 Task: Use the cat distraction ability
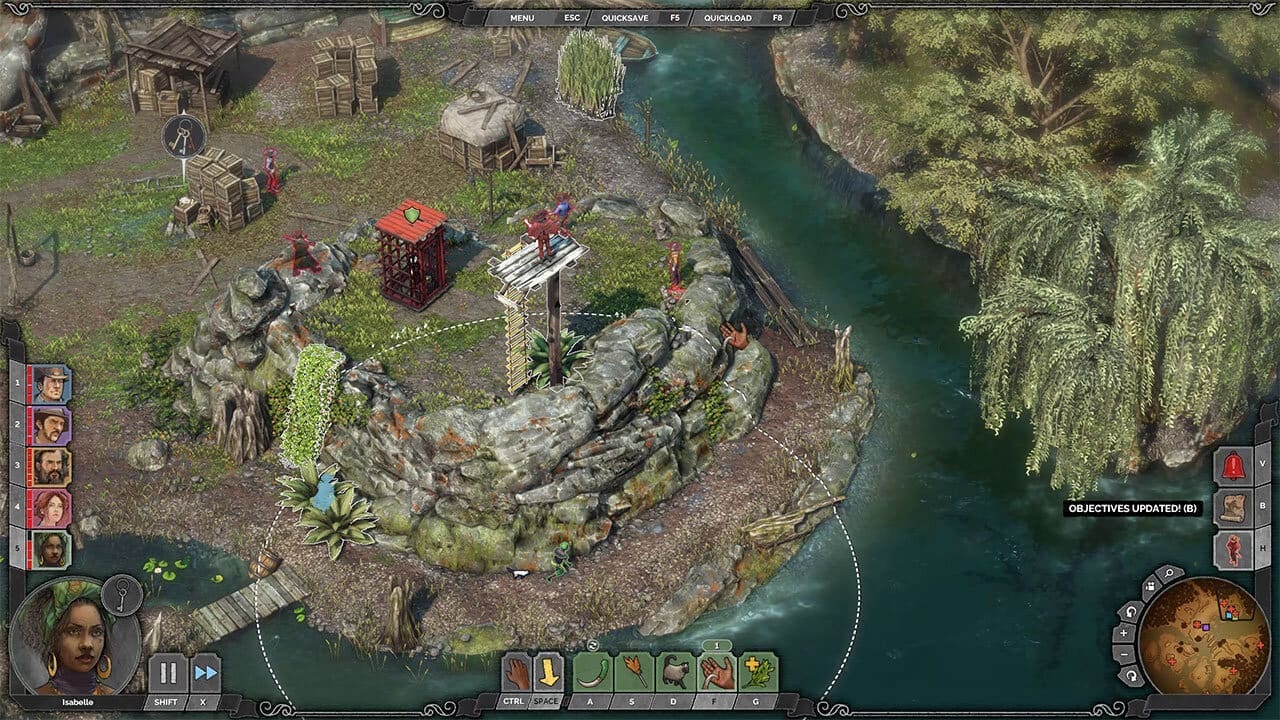click(x=676, y=672)
